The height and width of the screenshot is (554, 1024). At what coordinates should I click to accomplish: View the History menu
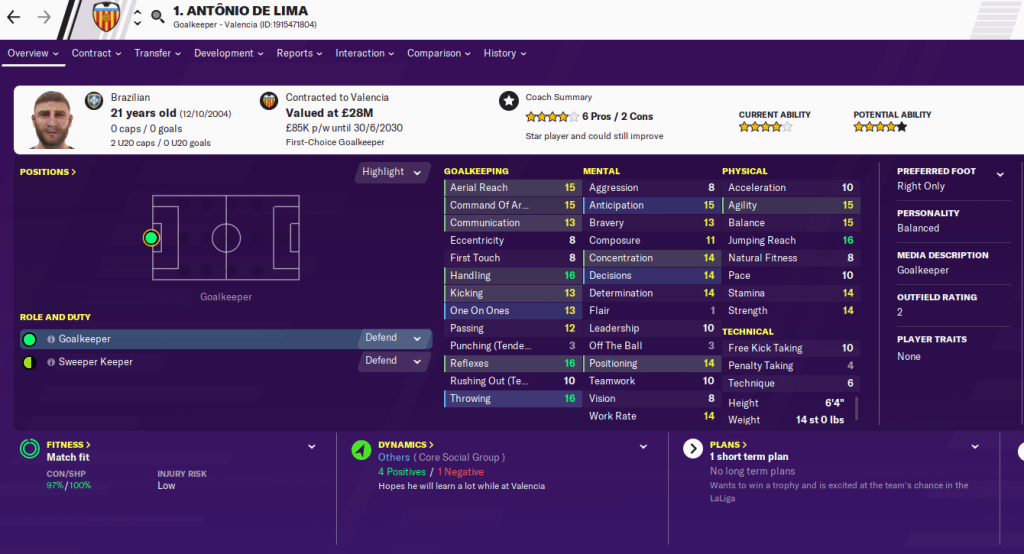click(505, 53)
